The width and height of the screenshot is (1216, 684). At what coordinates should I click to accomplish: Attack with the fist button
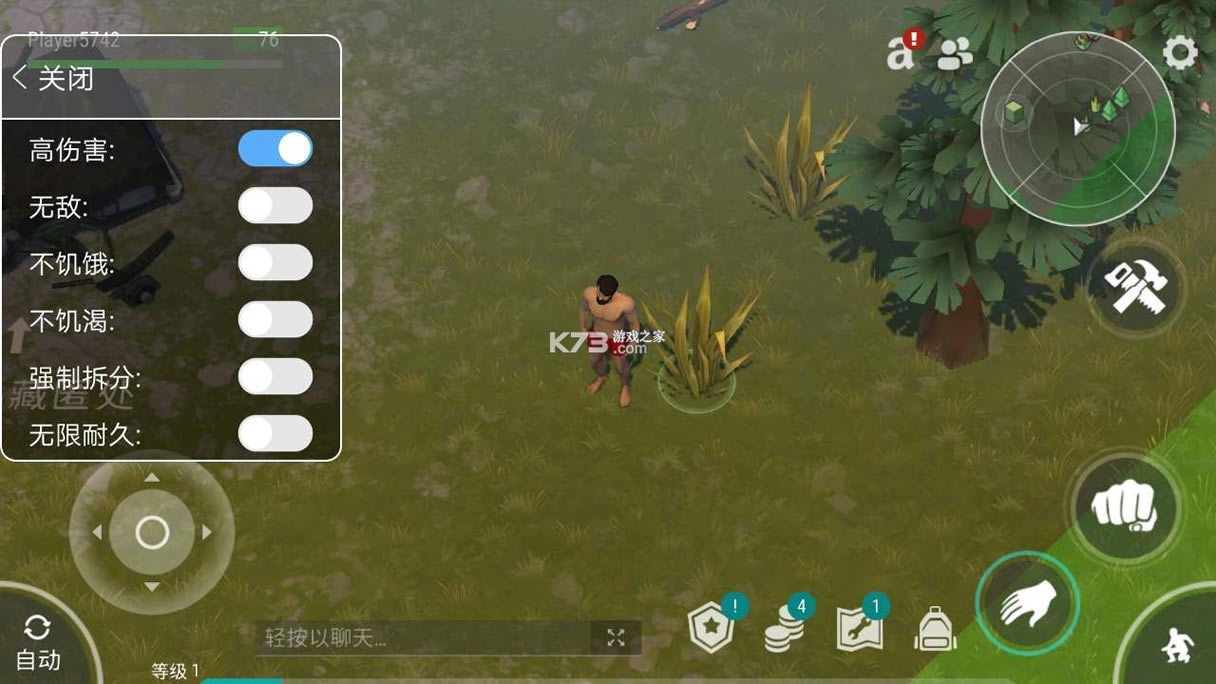point(1124,505)
